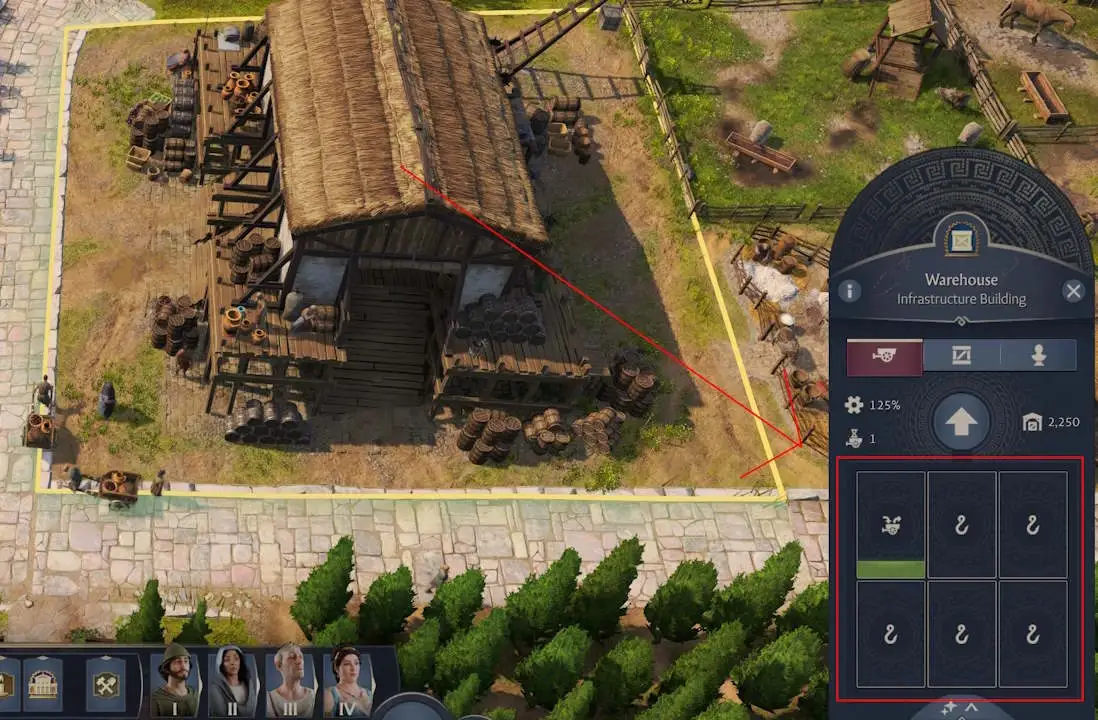Image resolution: width=1098 pixels, height=720 pixels.
Task: Switch to the cart logistics tab
Action: click(884, 356)
